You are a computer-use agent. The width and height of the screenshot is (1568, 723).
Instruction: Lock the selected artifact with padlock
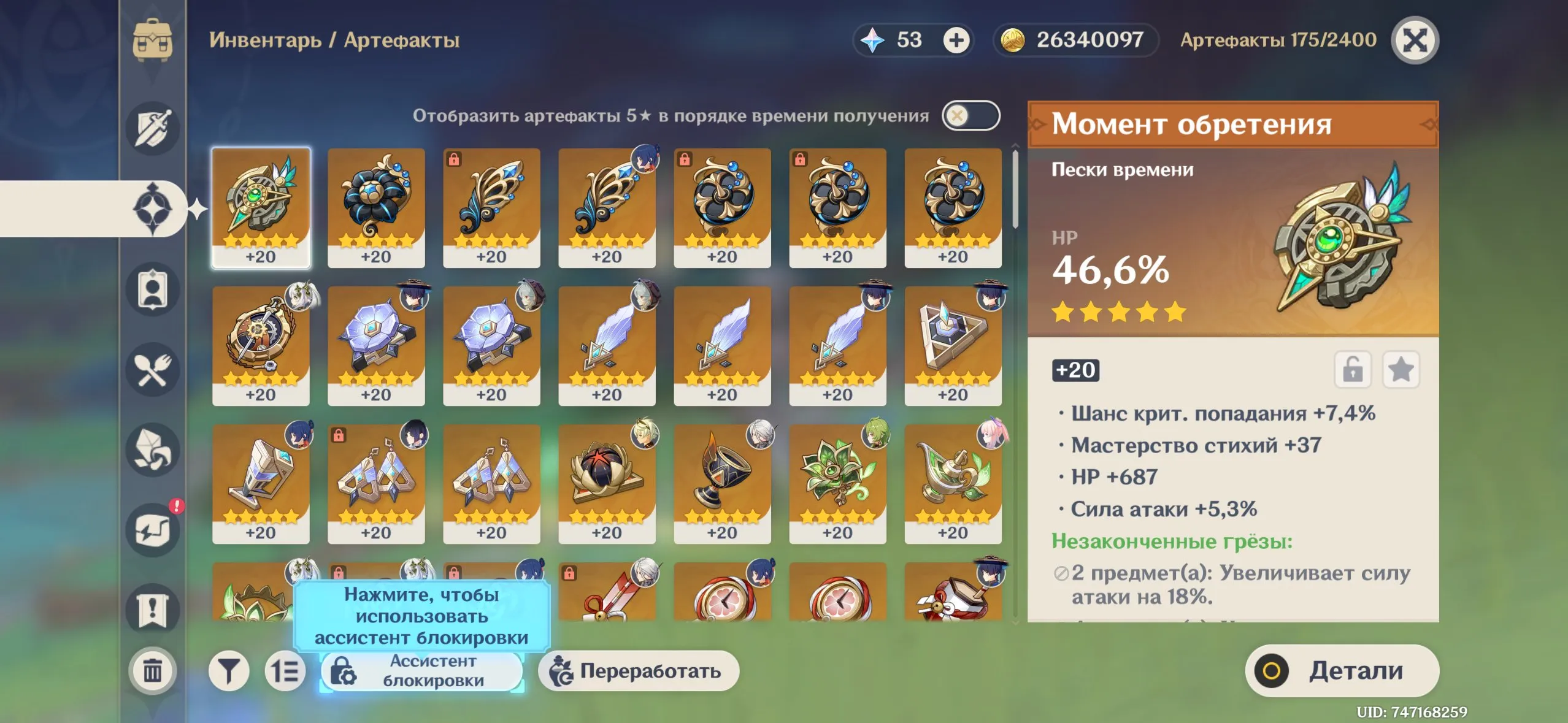tap(1353, 370)
